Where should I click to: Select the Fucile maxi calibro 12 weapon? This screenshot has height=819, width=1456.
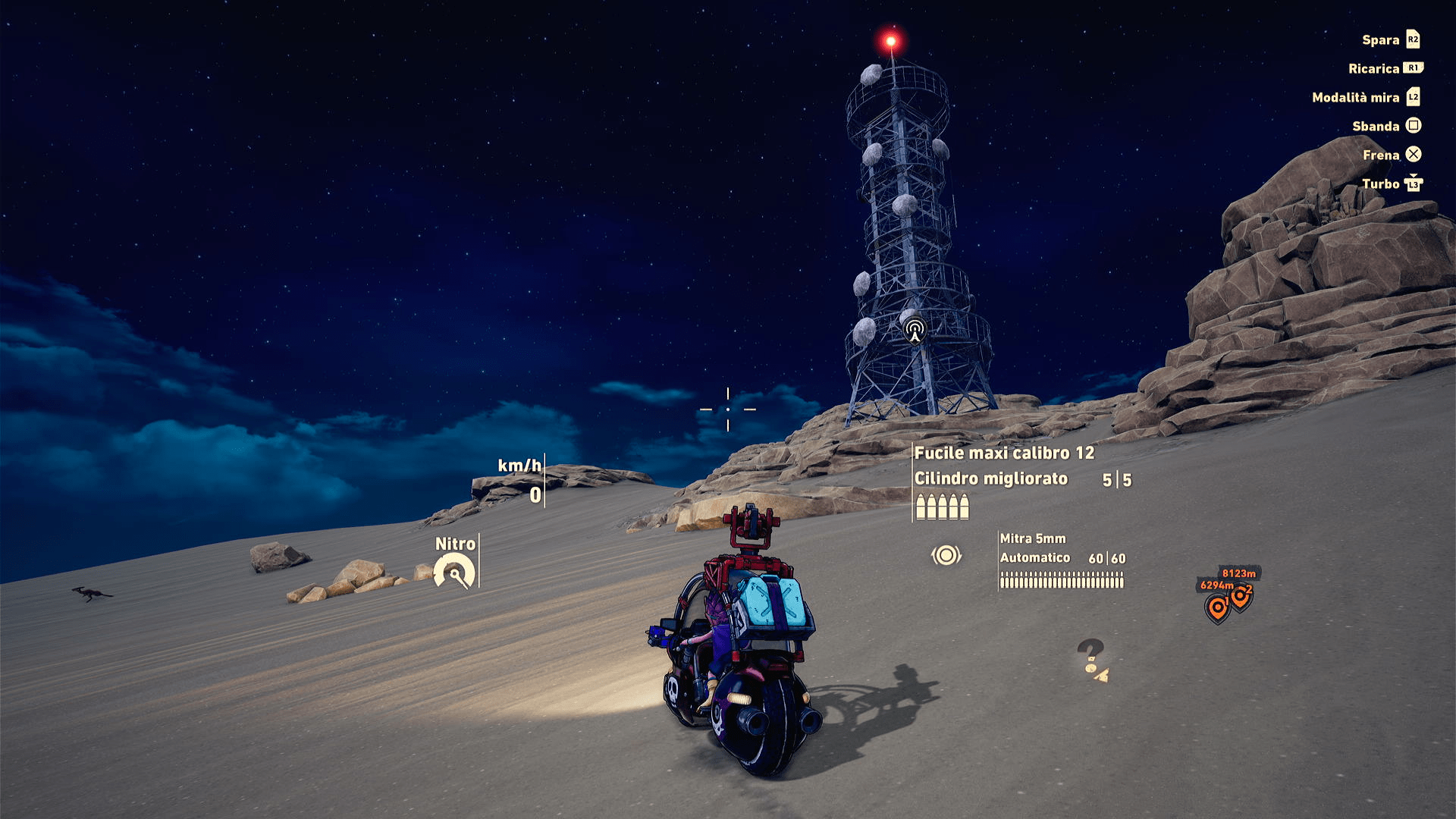coord(1003,453)
